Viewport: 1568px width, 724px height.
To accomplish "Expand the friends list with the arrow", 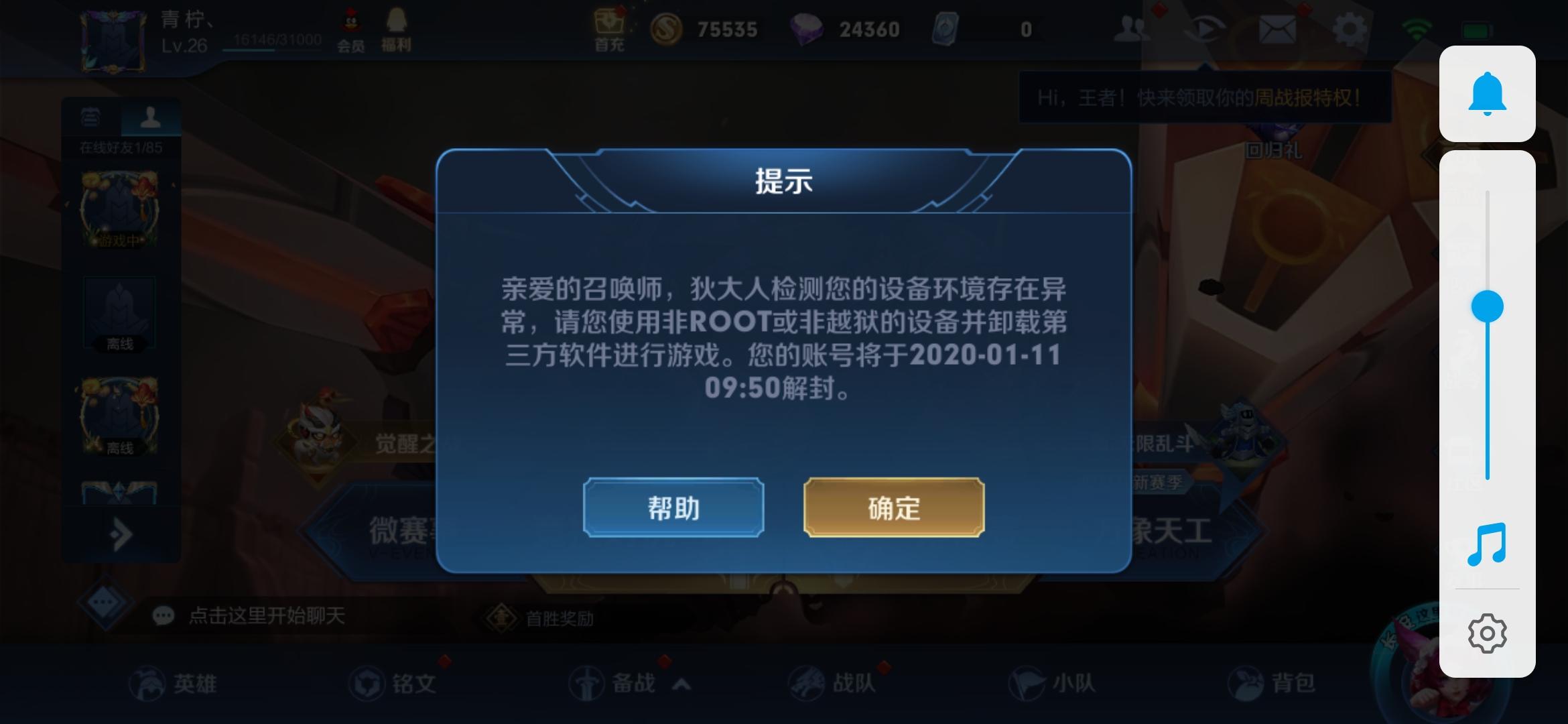I will [x=121, y=533].
